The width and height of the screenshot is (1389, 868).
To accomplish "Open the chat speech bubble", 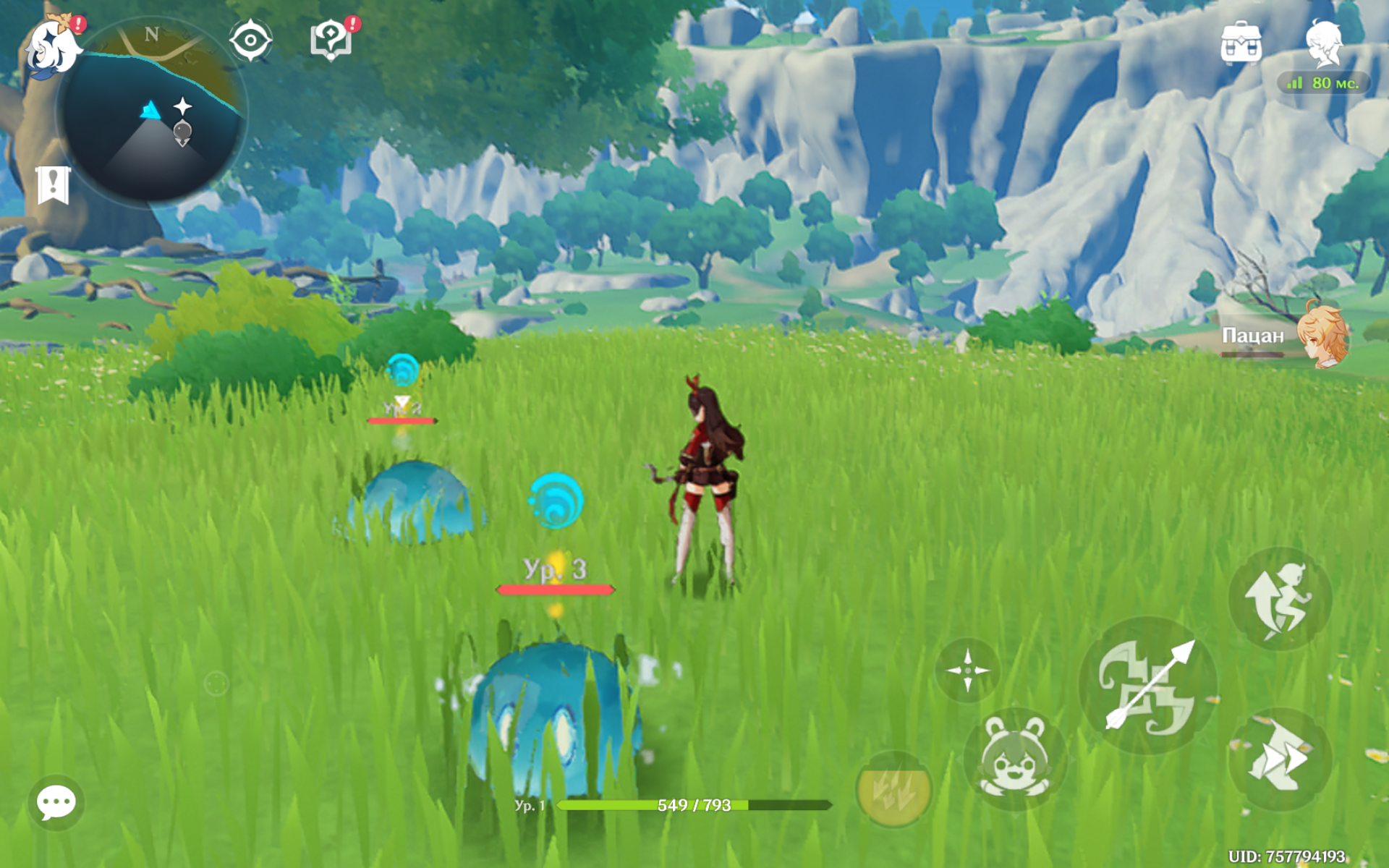I will 56,802.
